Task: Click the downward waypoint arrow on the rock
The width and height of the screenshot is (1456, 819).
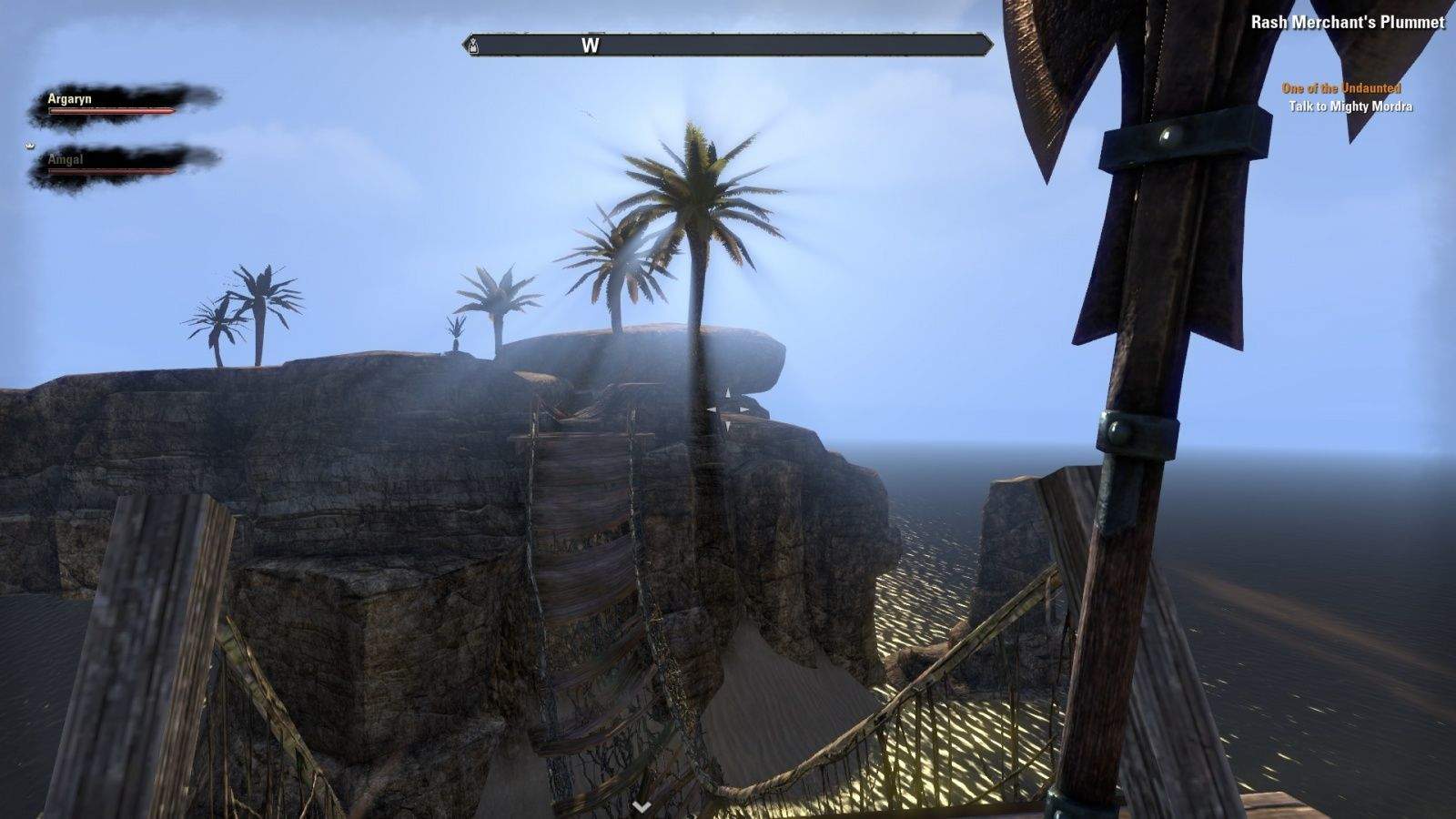Action: coord(728,426)
